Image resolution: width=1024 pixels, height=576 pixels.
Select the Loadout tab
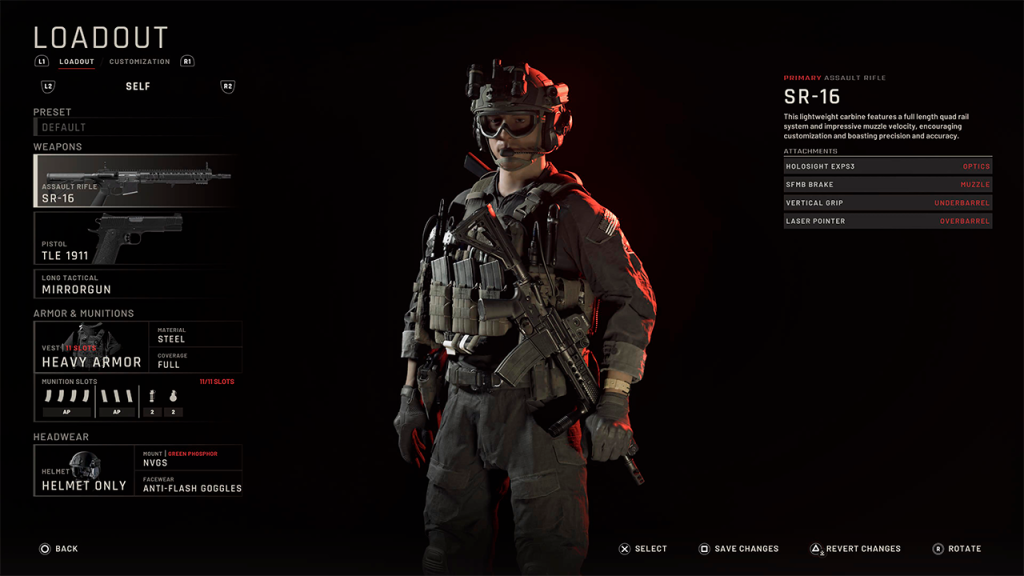pyautogui.click(x=76, y=62)
